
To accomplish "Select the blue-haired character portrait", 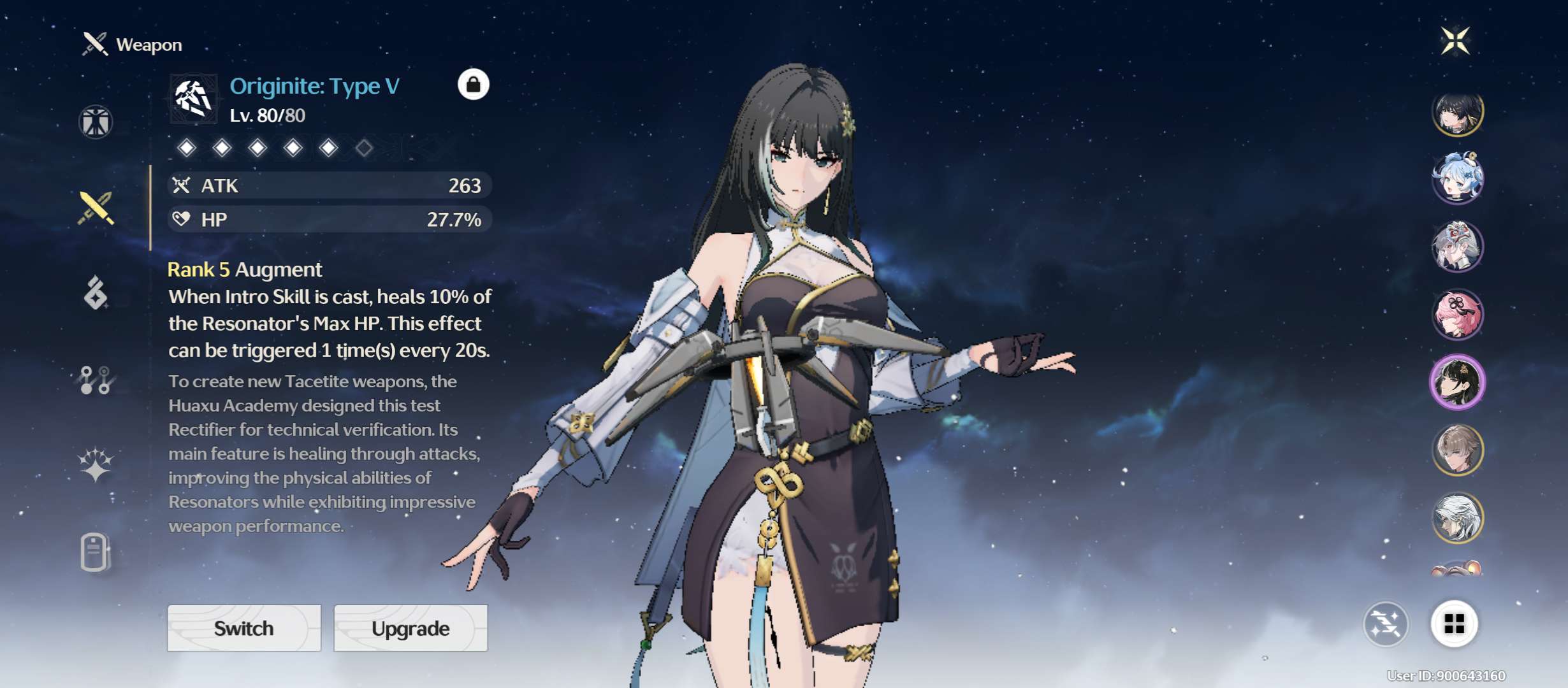I will (1457, 178).
